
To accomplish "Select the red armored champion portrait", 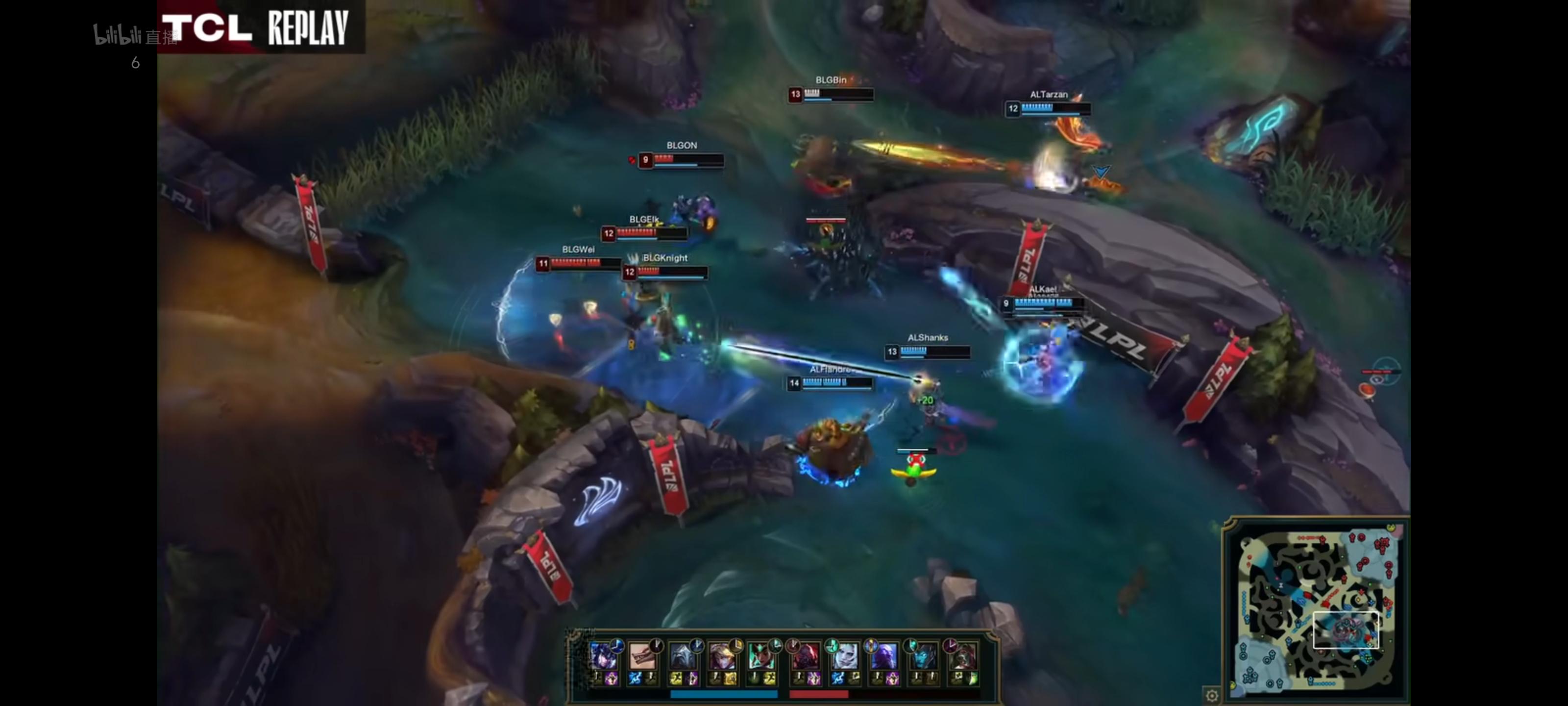I will click(x=805, y=656).
